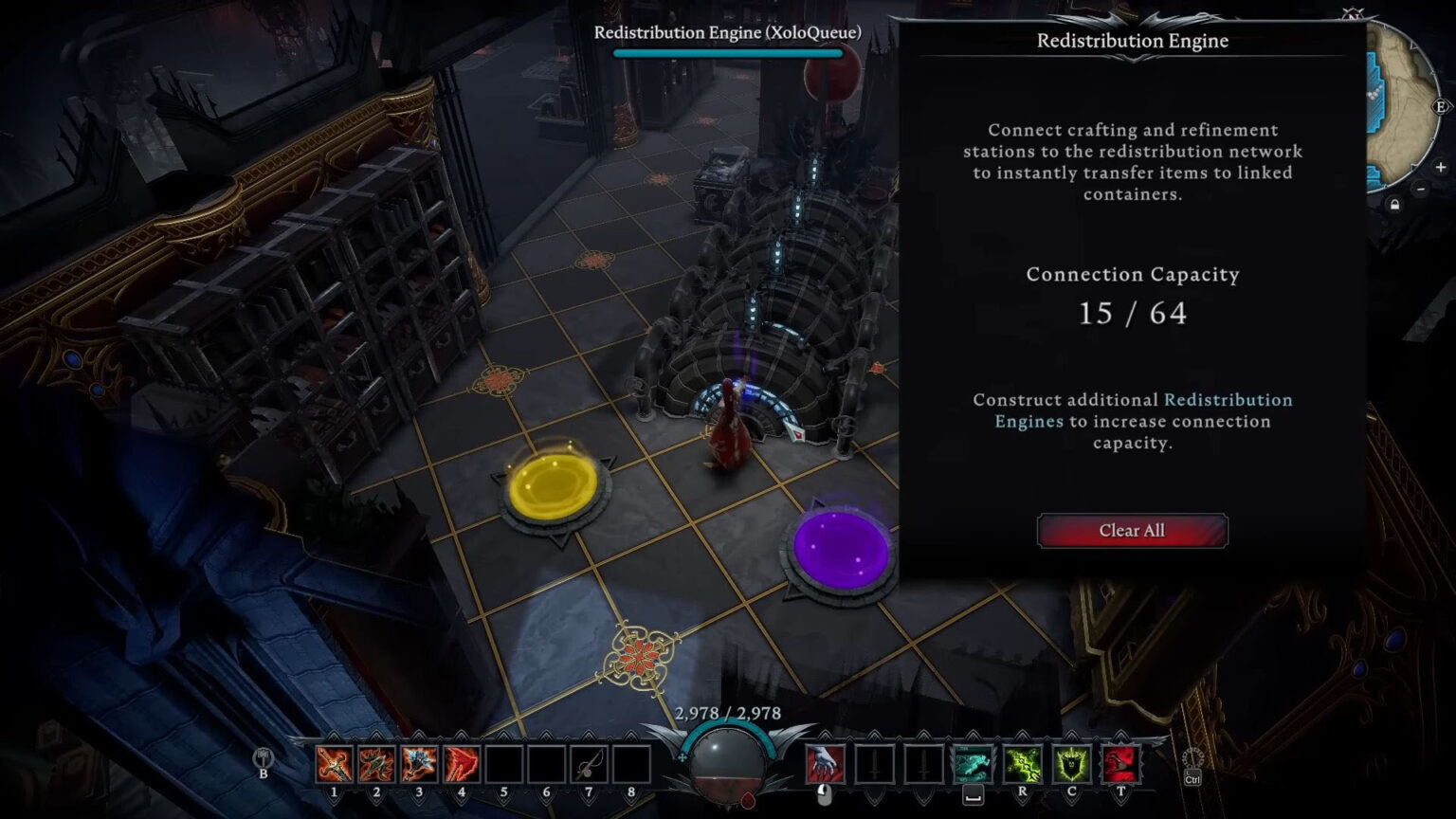Trigger the spacebar travel ability icon
Viewport: 1456px width, 819px height.
[974, 765]
